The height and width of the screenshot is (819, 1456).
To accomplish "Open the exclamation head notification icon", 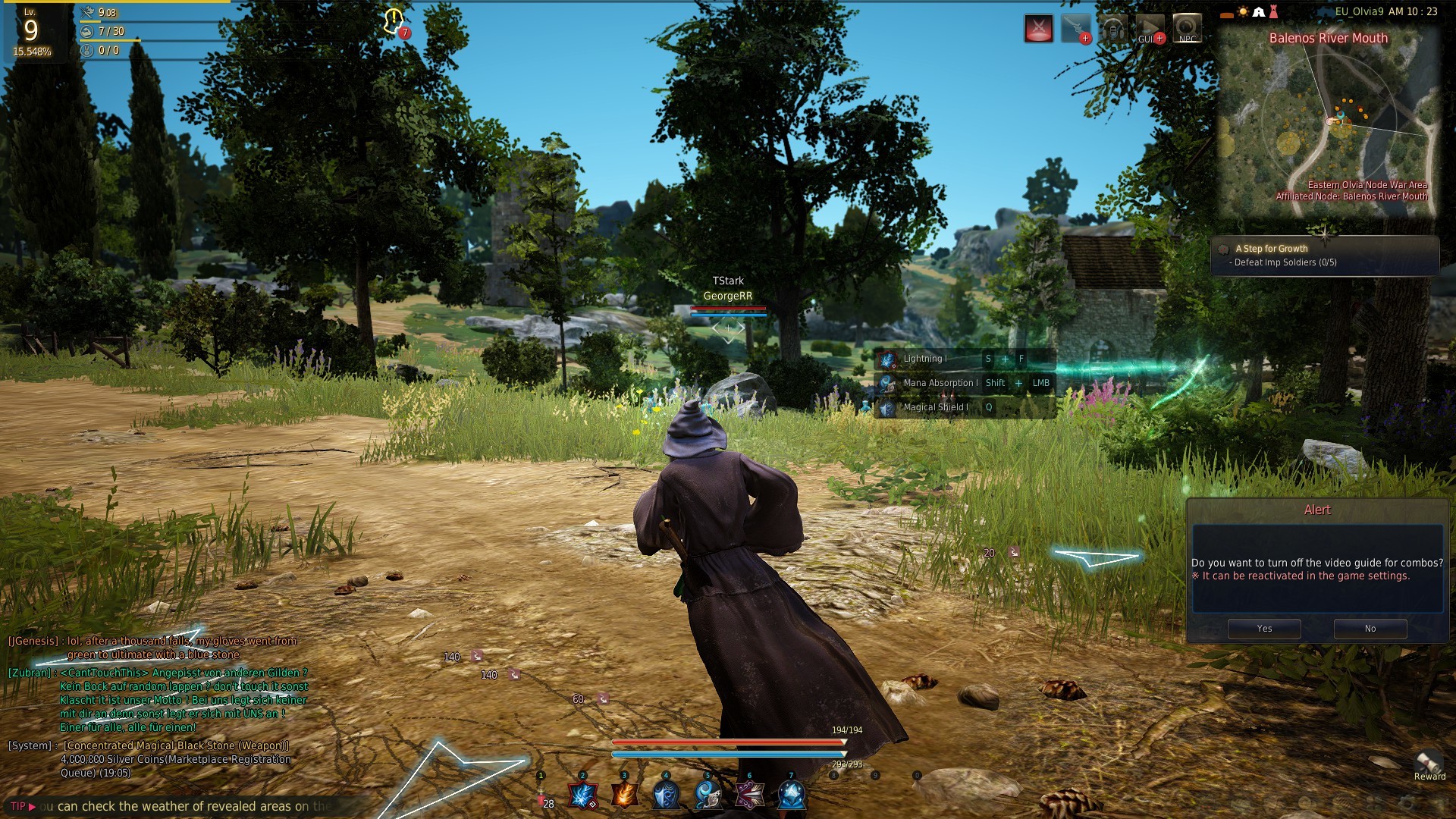I will (394, 21).
